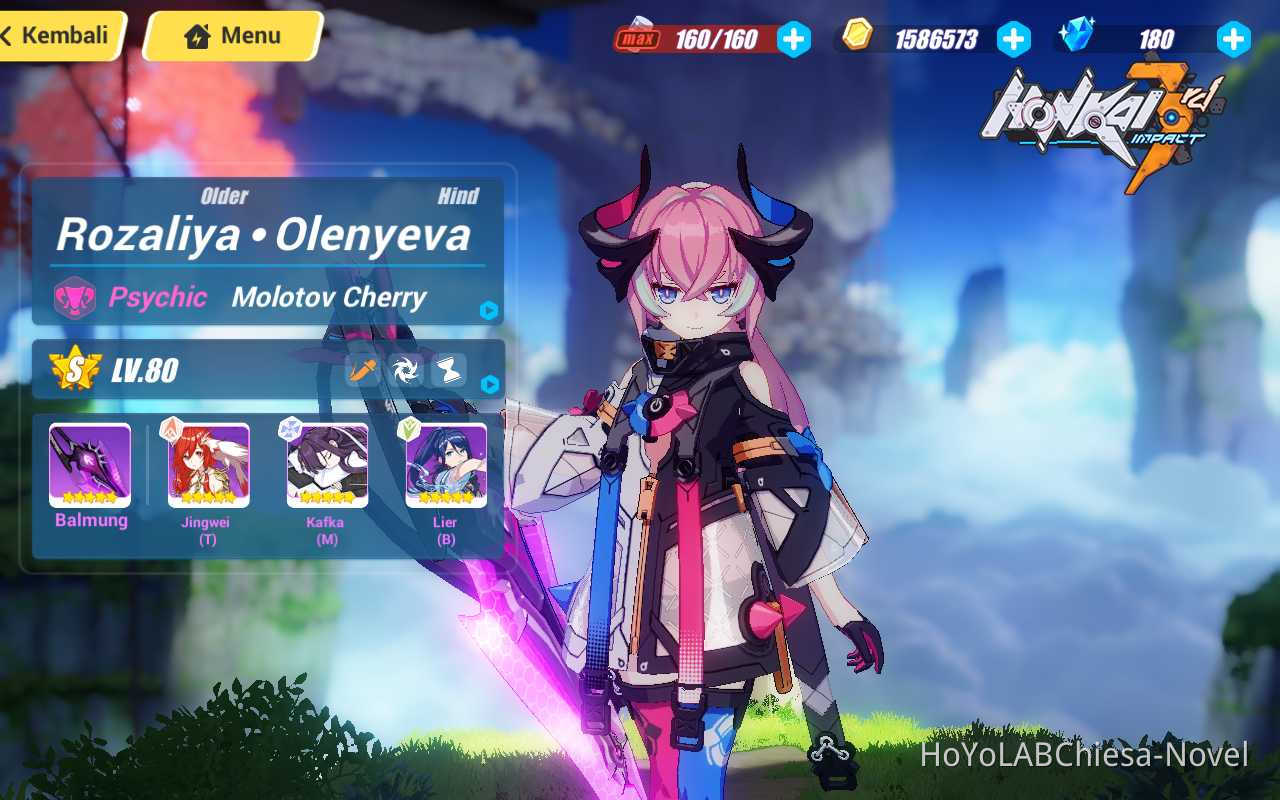Select the Lier (B) stigma card
1280x800 pixels.
(x=444, y=465)
